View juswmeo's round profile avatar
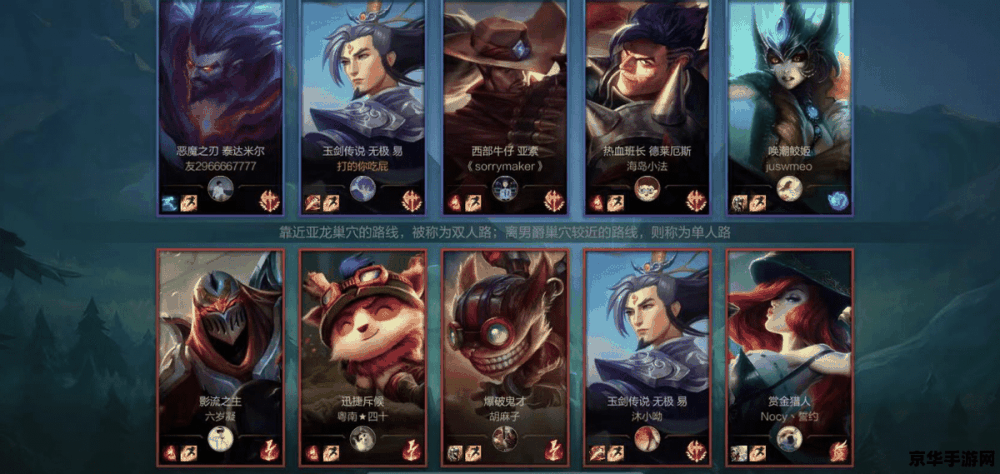 point(789,188)
